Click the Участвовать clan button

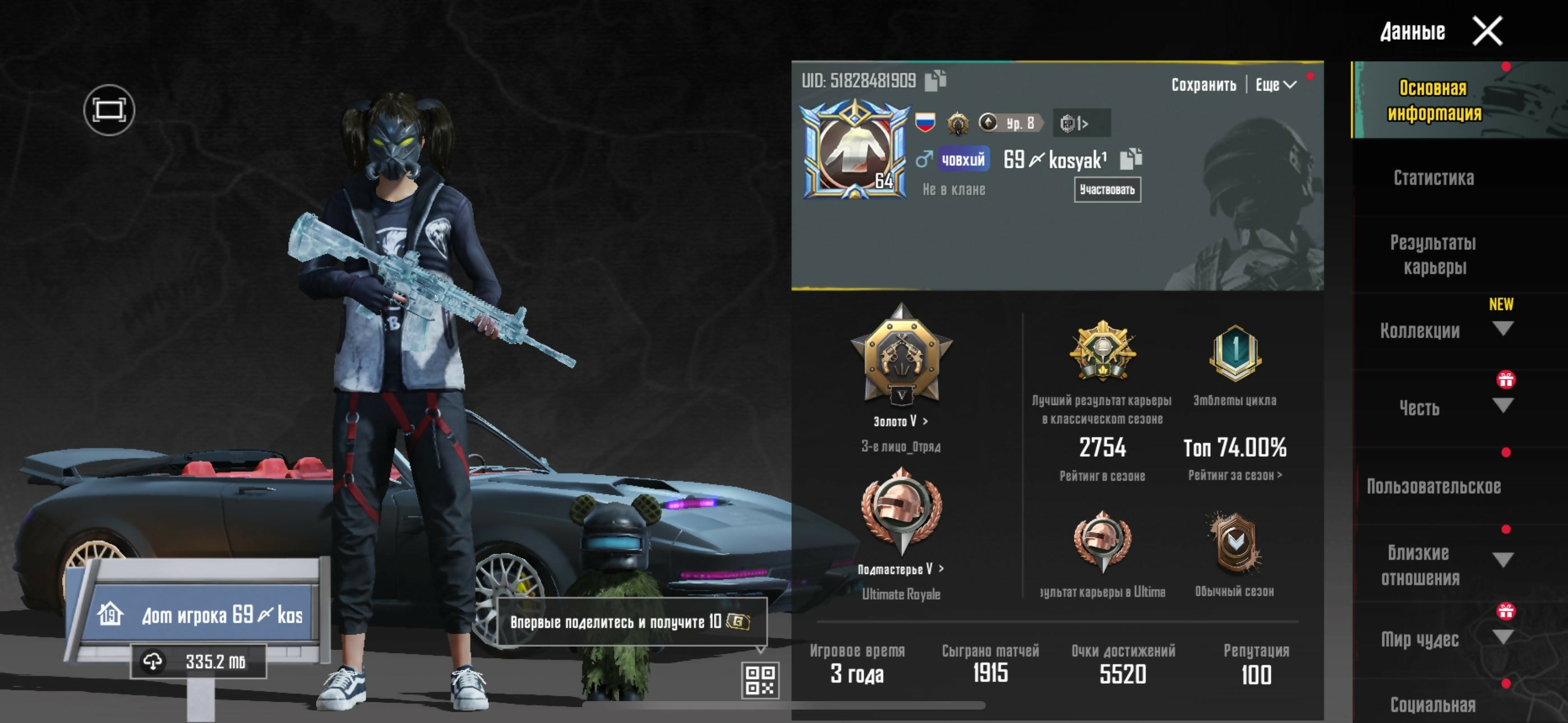1106,190
